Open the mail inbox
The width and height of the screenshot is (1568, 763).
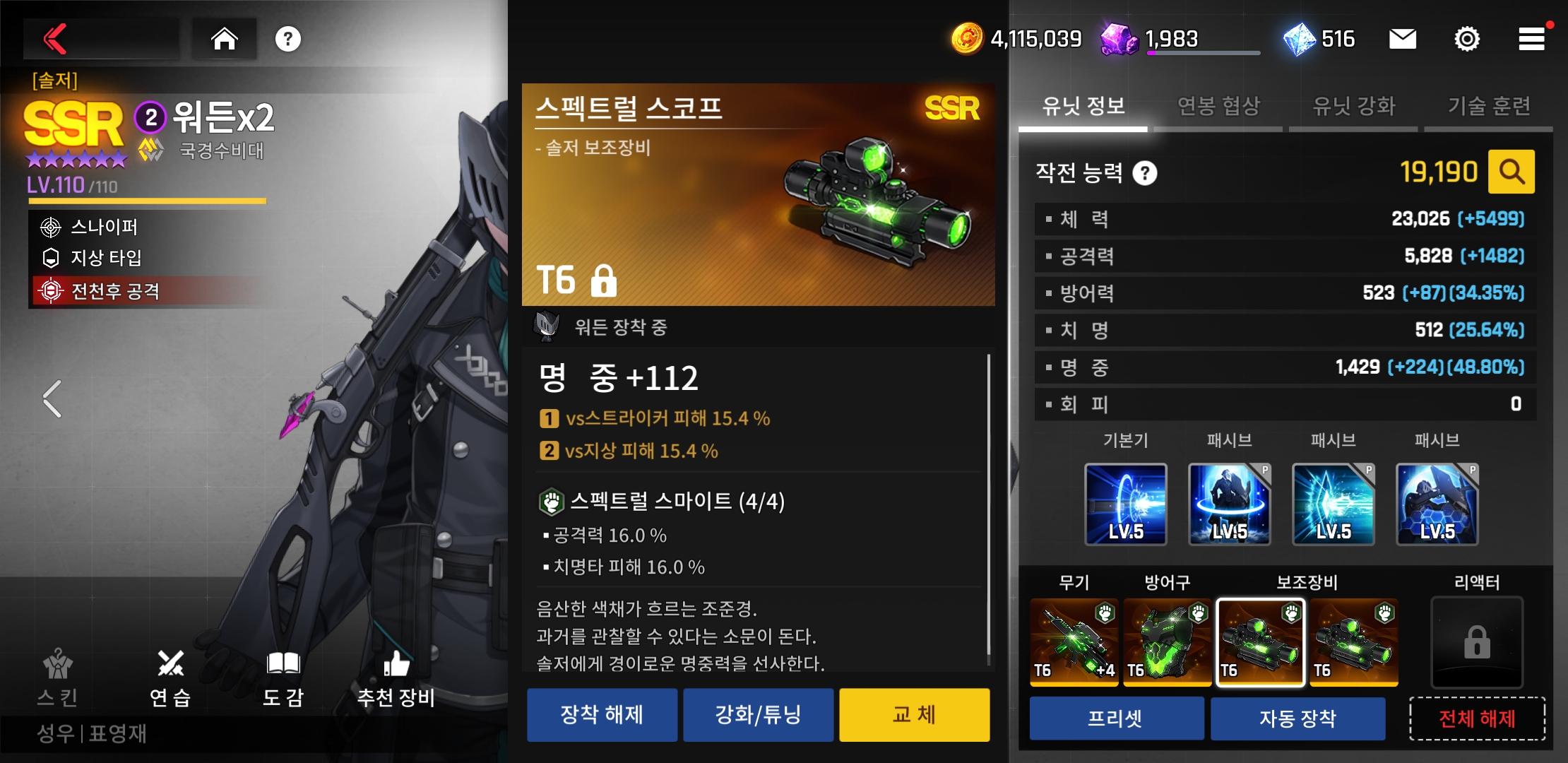pos(1402,39)
